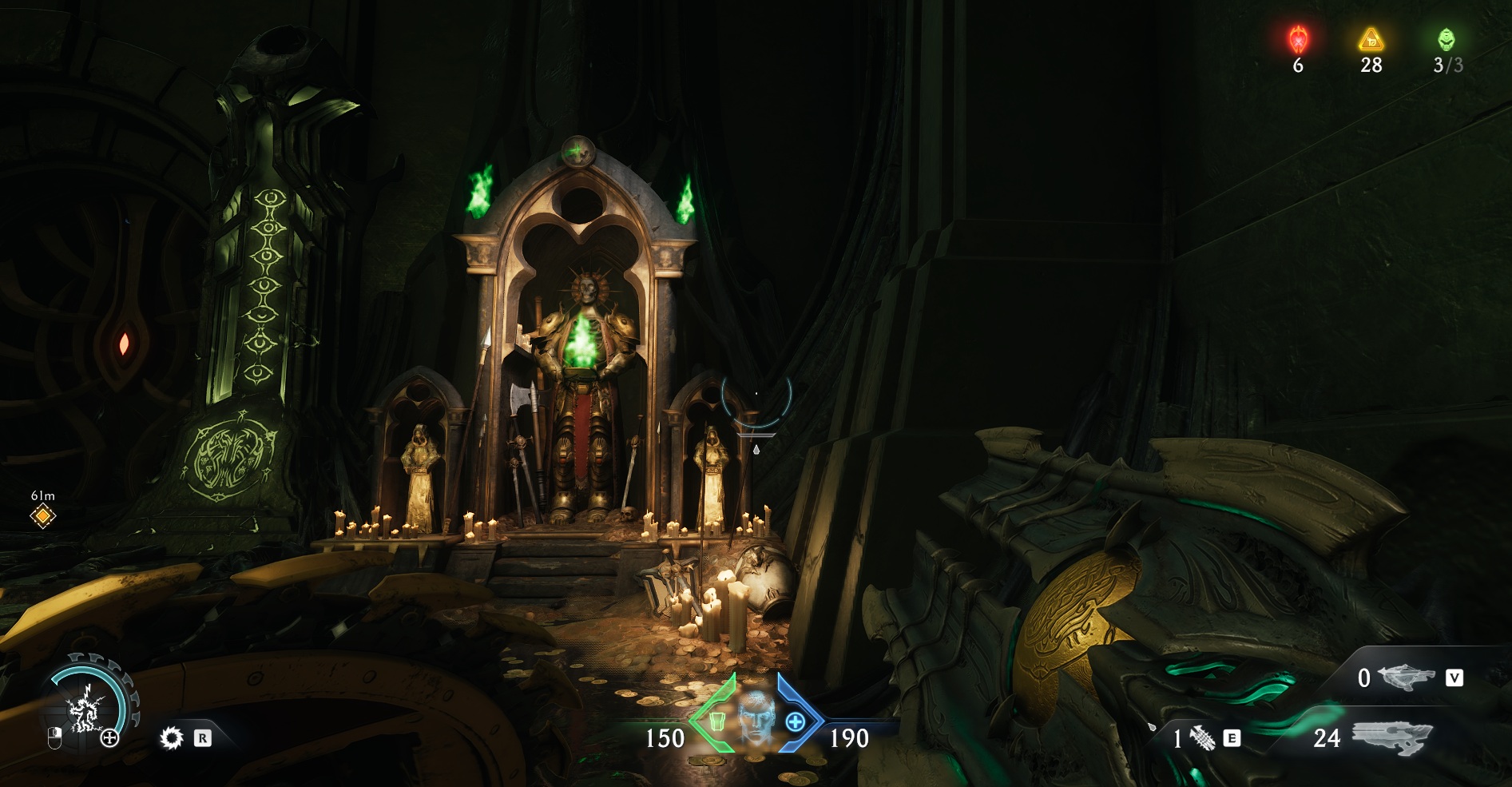Click the red demonic essence icon
The height and width of the screenshot is (787, 1512).
1299,38
